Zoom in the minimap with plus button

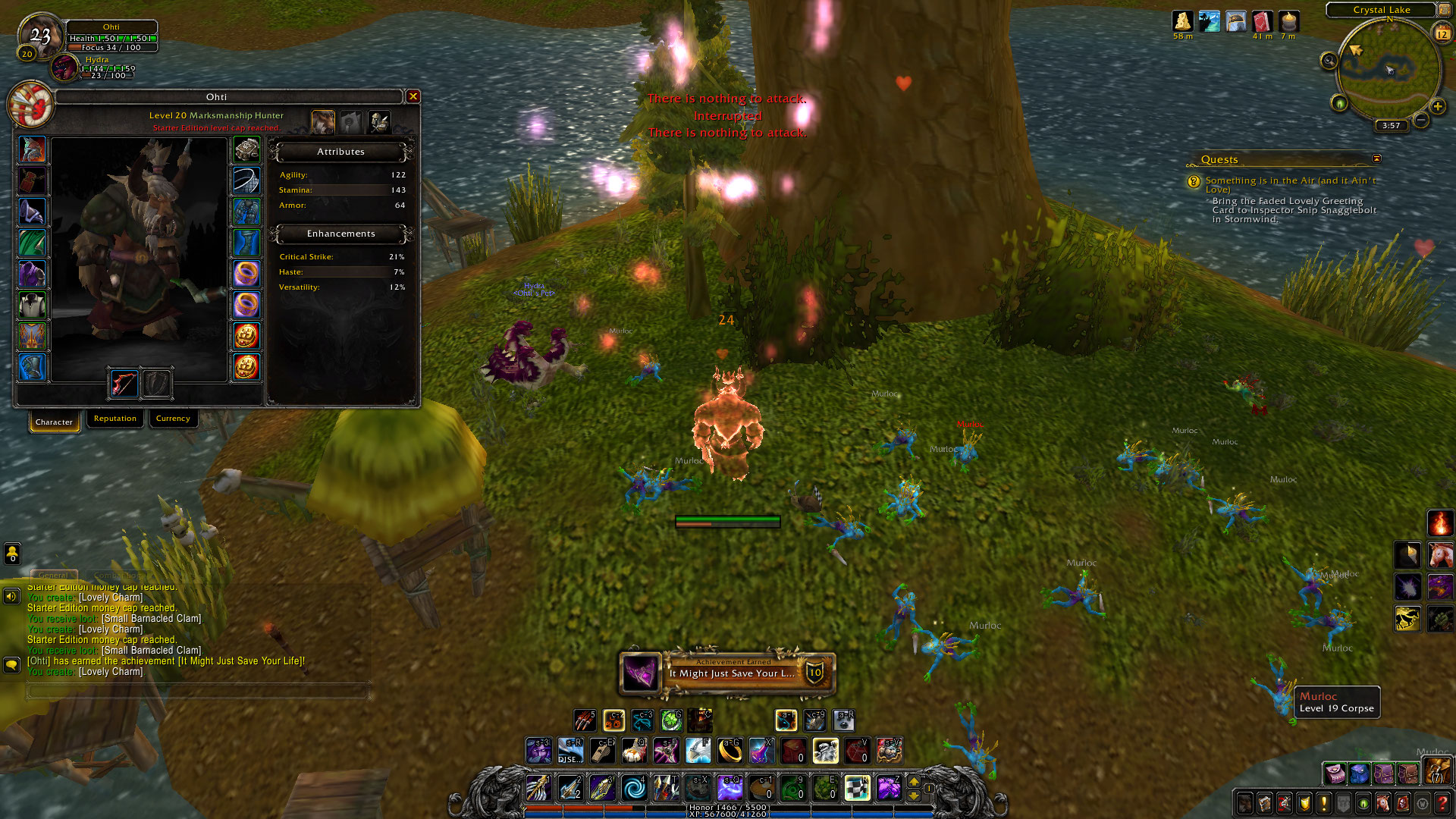pos(1437,106)
